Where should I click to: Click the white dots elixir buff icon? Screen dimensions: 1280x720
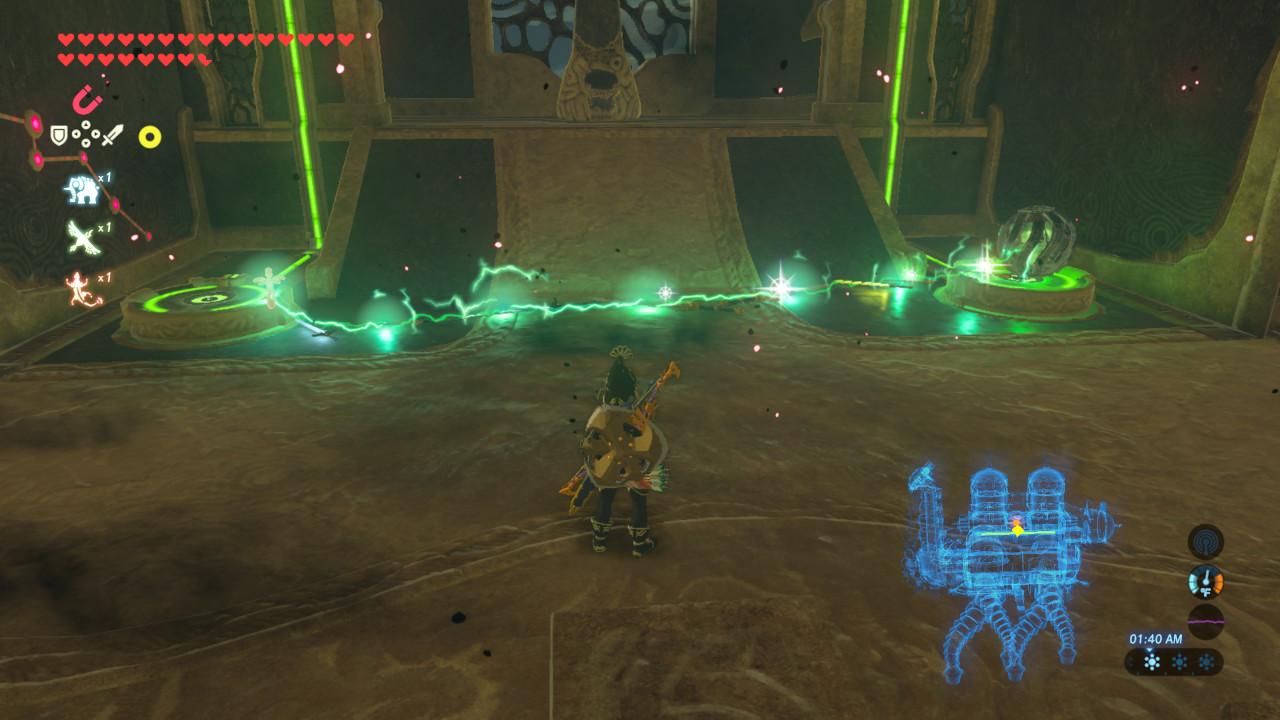click(86, 132)
